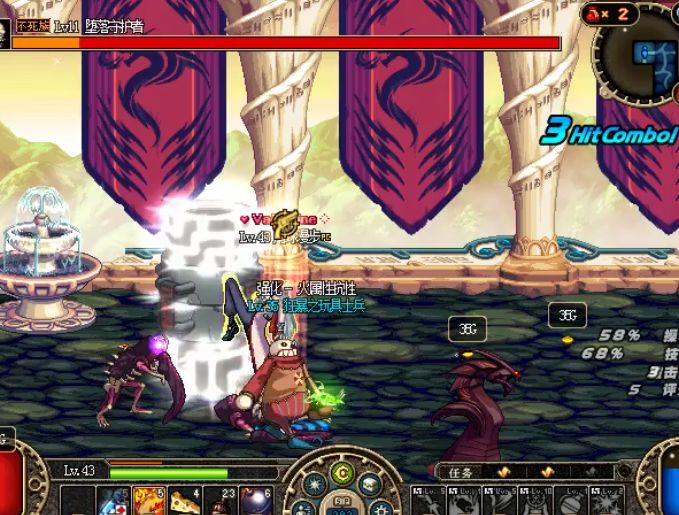Open the treasure chest inventory icon

coord(369,484)
